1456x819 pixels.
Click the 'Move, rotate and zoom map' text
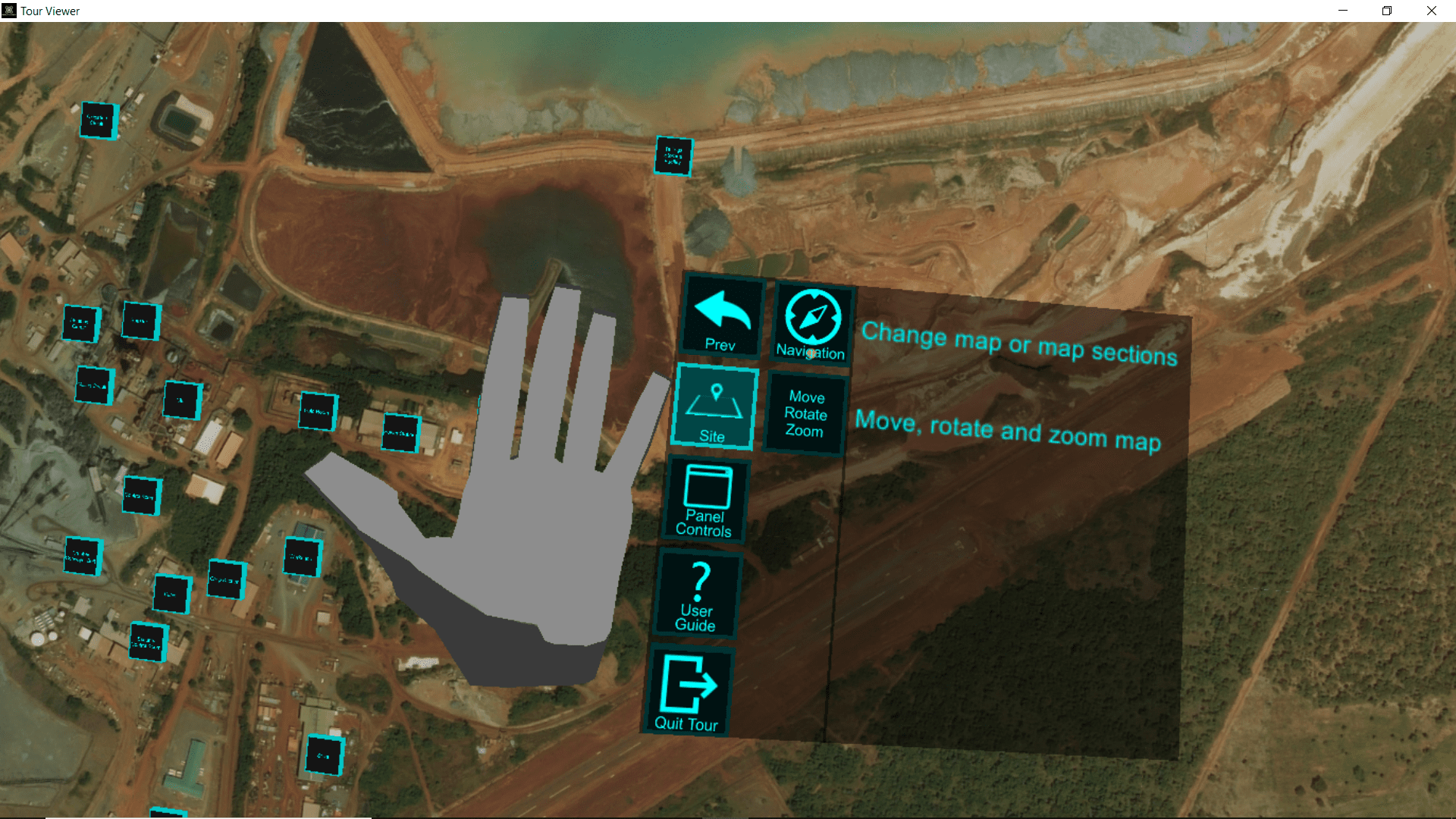1009,429
